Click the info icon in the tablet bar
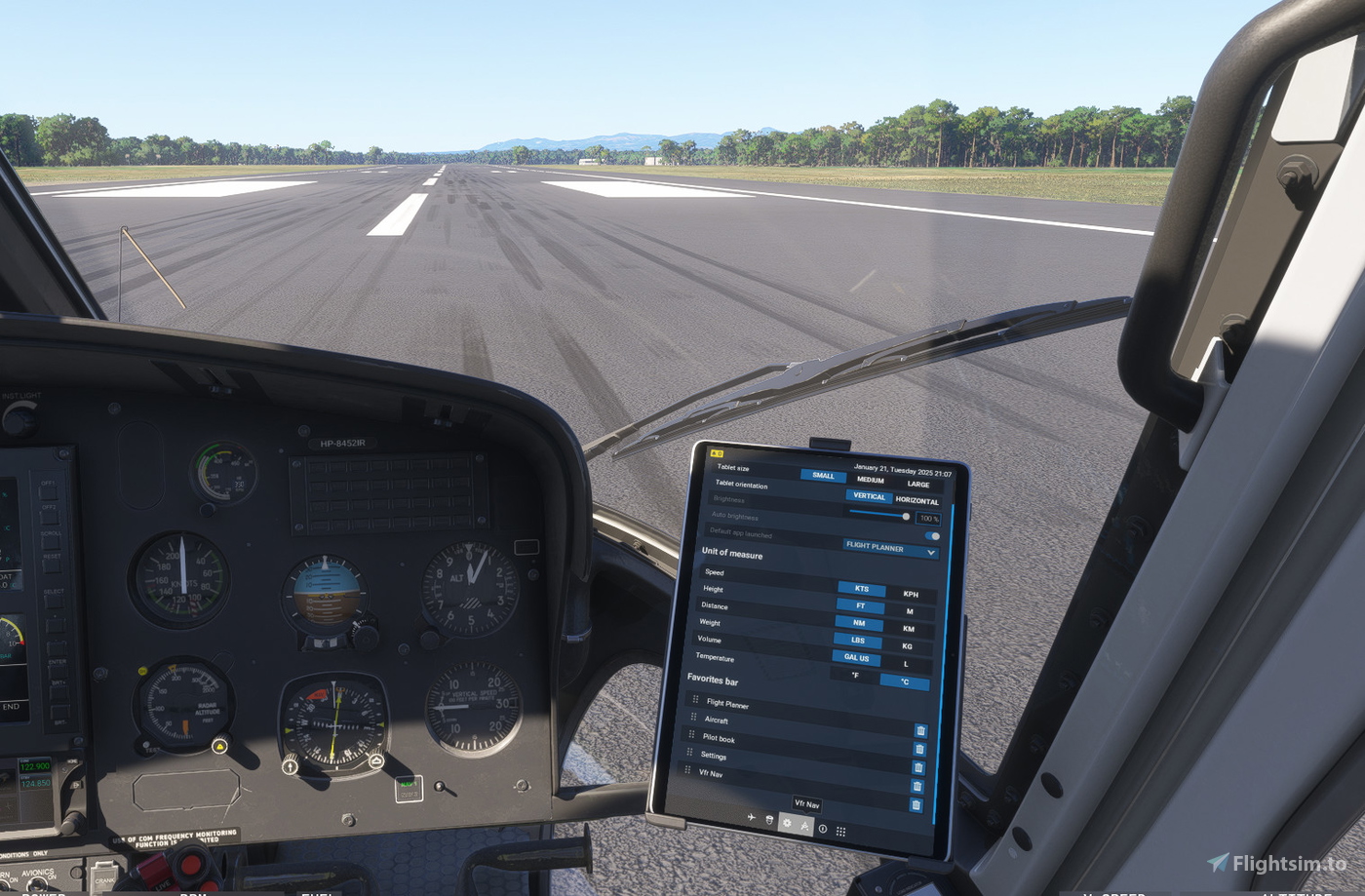The width and height of the screenshot is (1365, 896). click(x=823, y=829)
